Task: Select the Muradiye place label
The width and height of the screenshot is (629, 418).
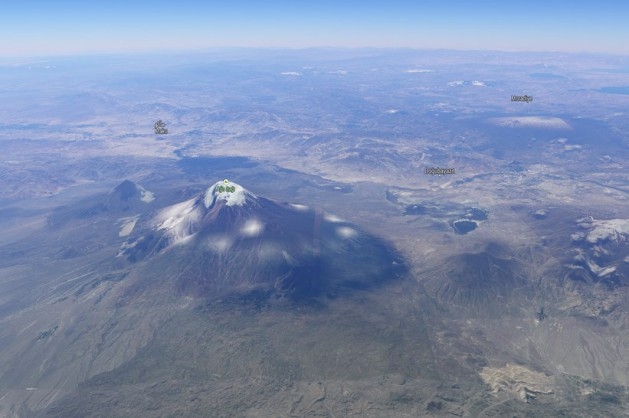Action: [x=521, y=99]
